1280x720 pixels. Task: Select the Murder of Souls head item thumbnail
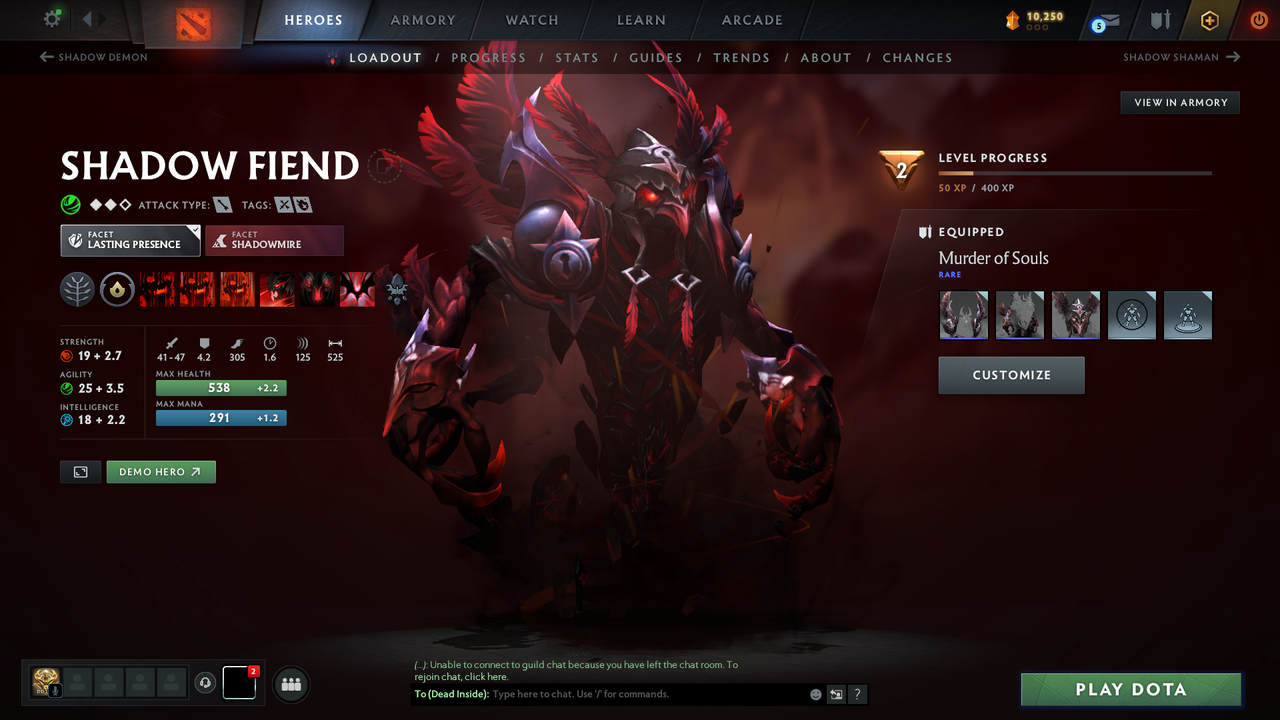[x=1076, y=315]
